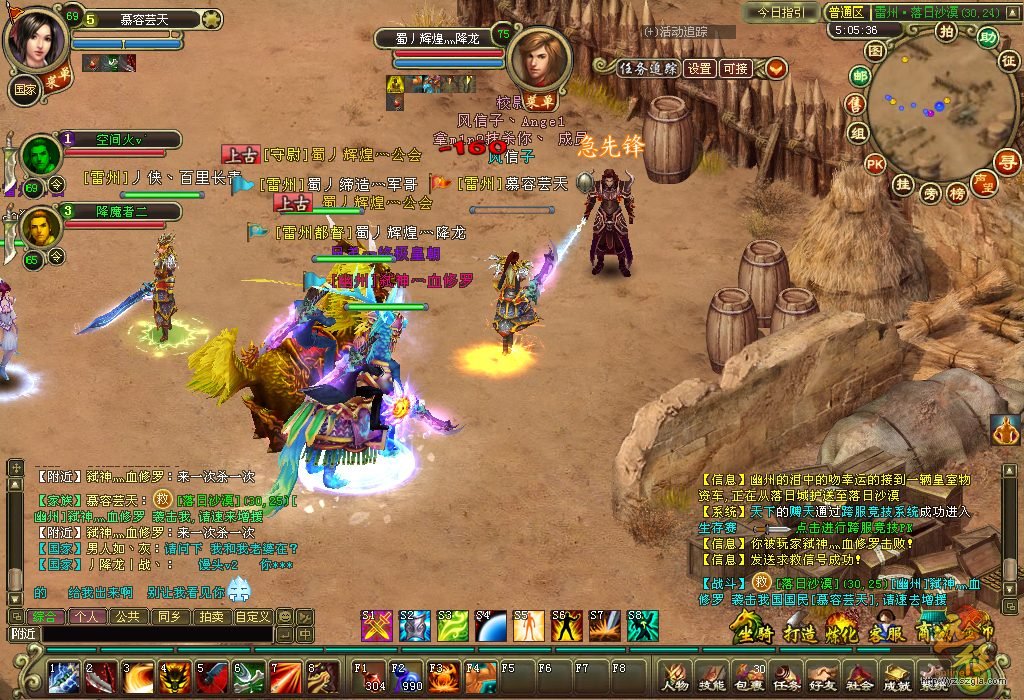Open the 包裹 inventory bag
The image size is (1024, 700).
pyautogui.click(x=744, y=678)
